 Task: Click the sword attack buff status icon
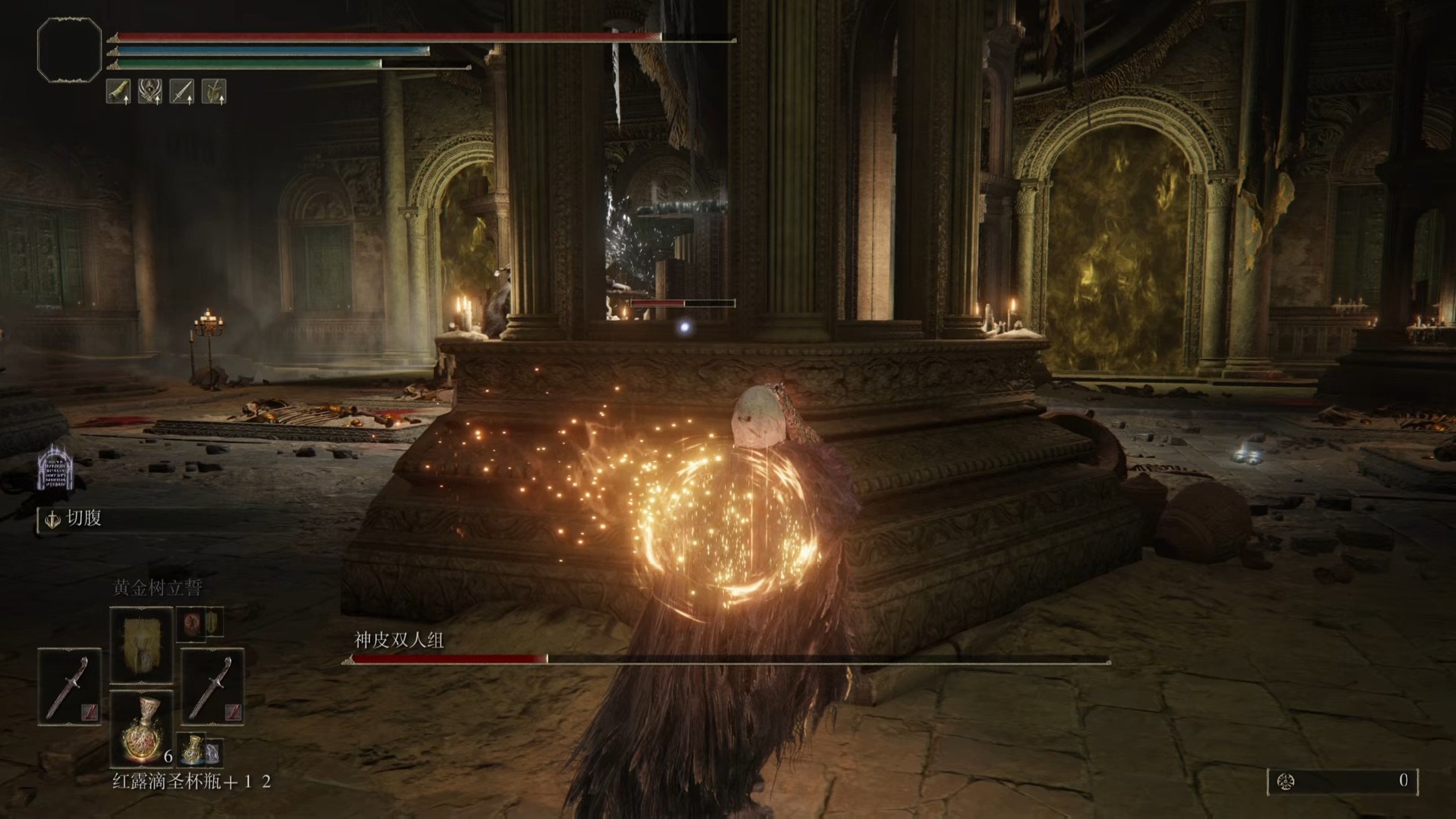182,92
